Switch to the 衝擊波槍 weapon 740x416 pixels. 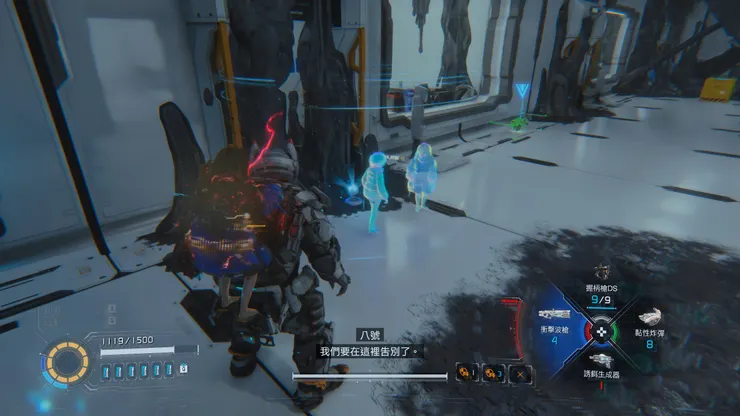click(x=556, y=324)
